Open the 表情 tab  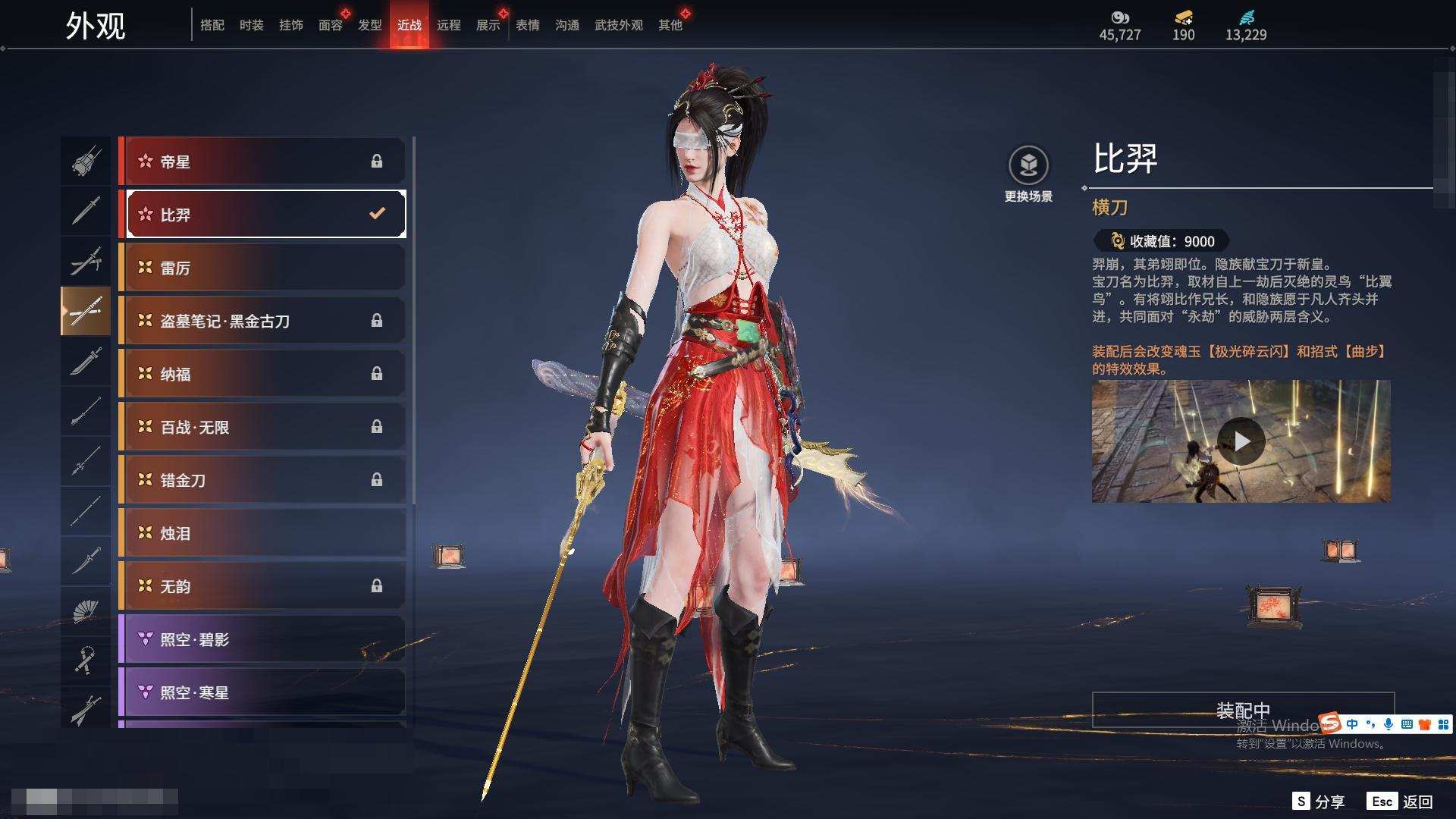pyautogui.click(x=527, y=25)
